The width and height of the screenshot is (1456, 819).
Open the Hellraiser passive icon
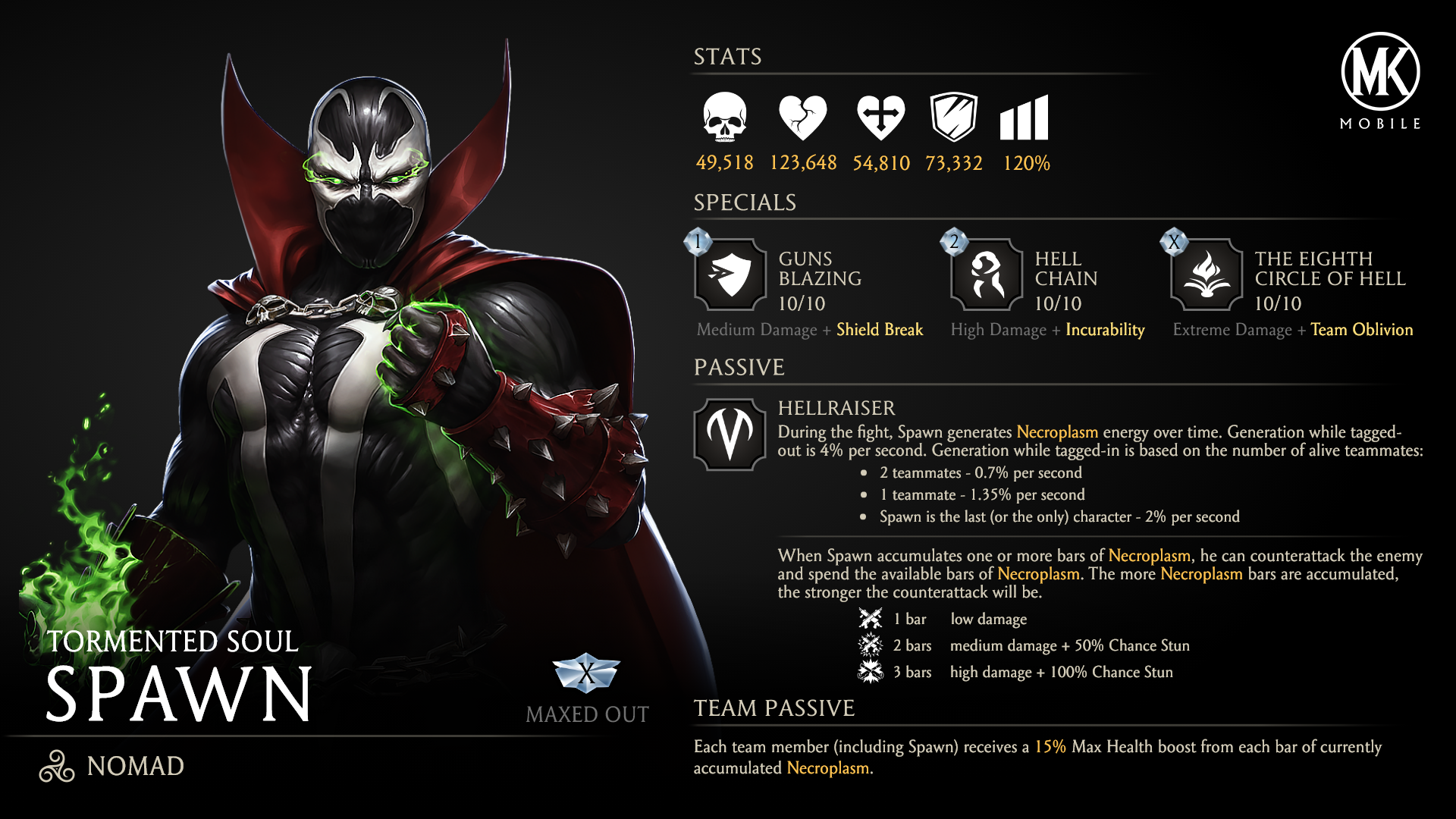[x=730, y=435]
